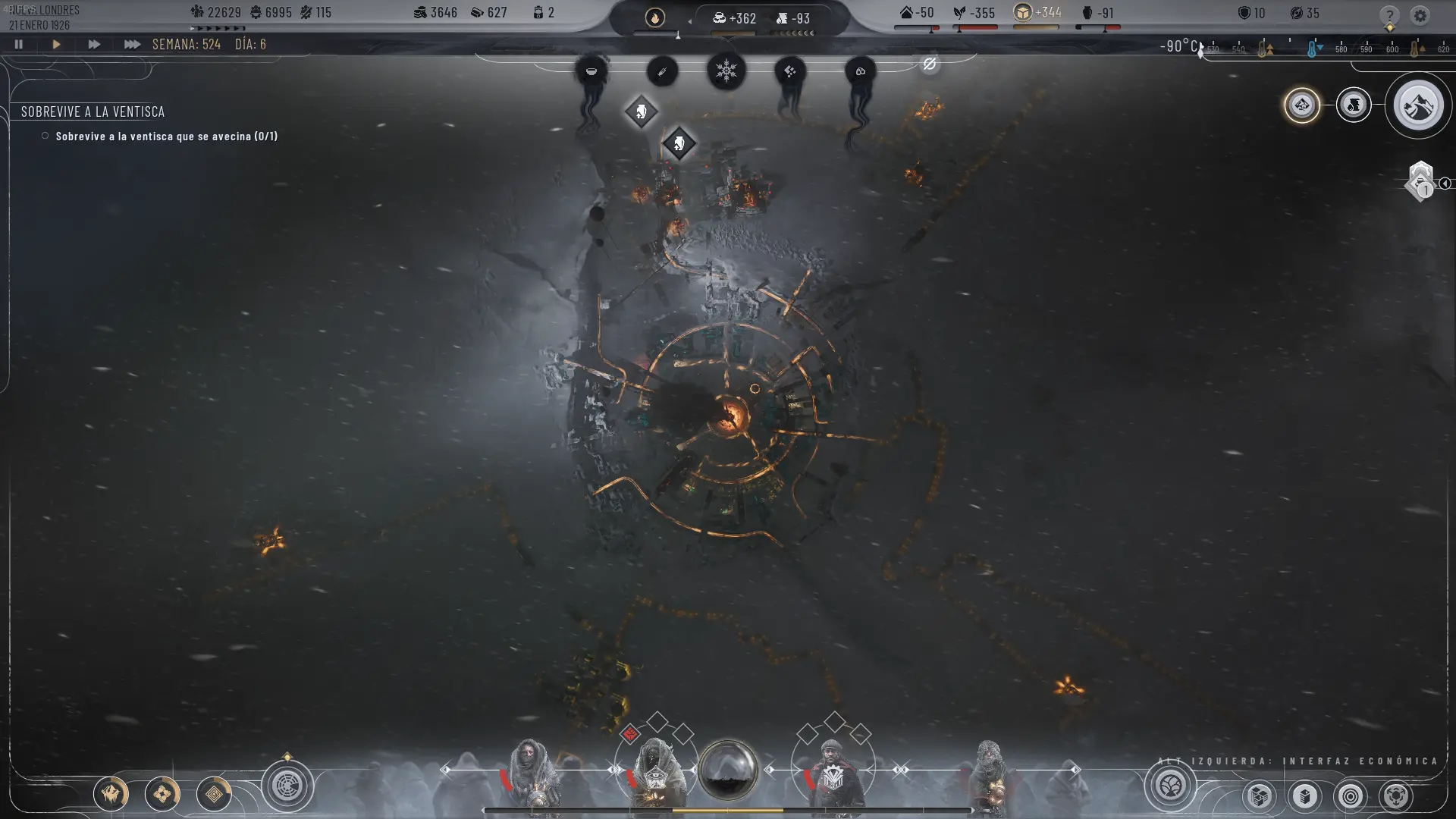Expand the notification stack arrow
The height and width of the screenshot is (819, 1456).
tap(1445, 184)
